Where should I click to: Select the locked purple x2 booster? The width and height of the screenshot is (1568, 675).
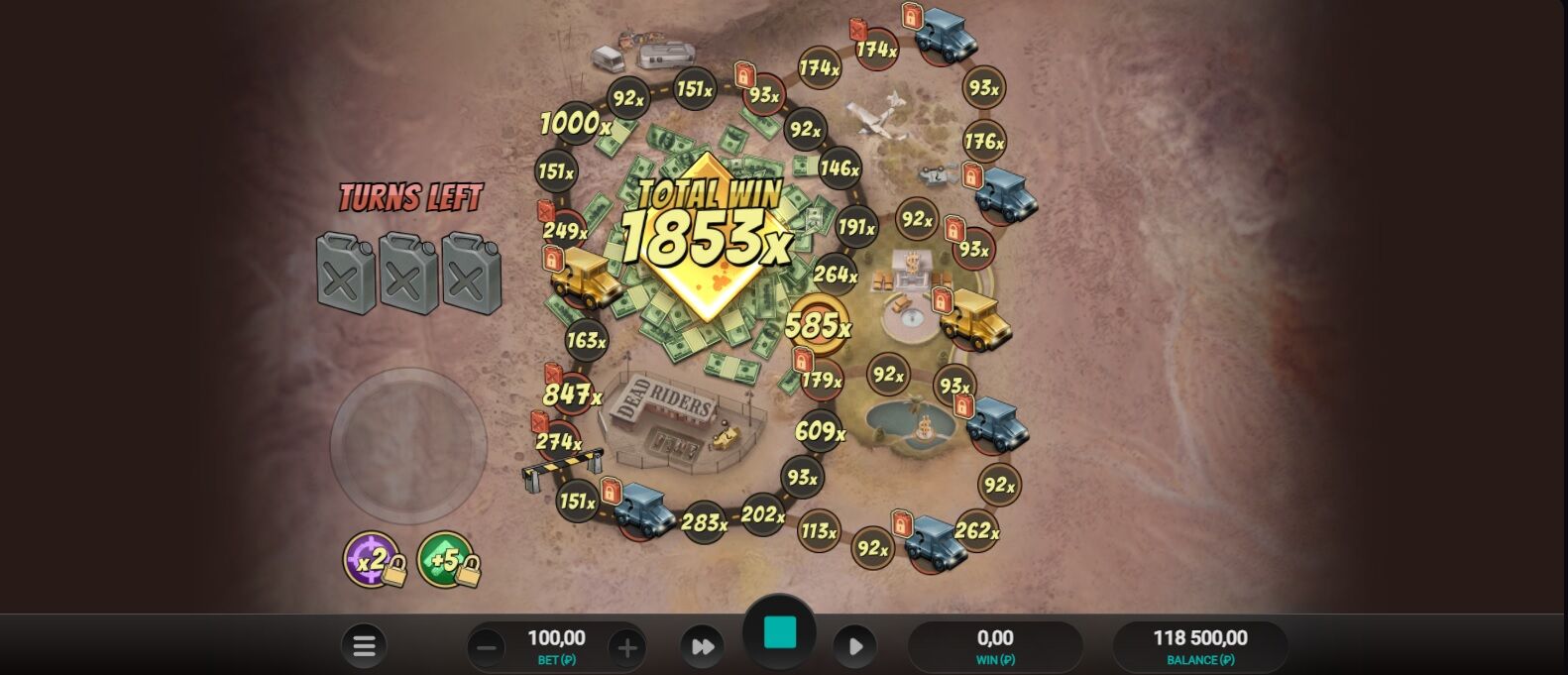(373, 560)
